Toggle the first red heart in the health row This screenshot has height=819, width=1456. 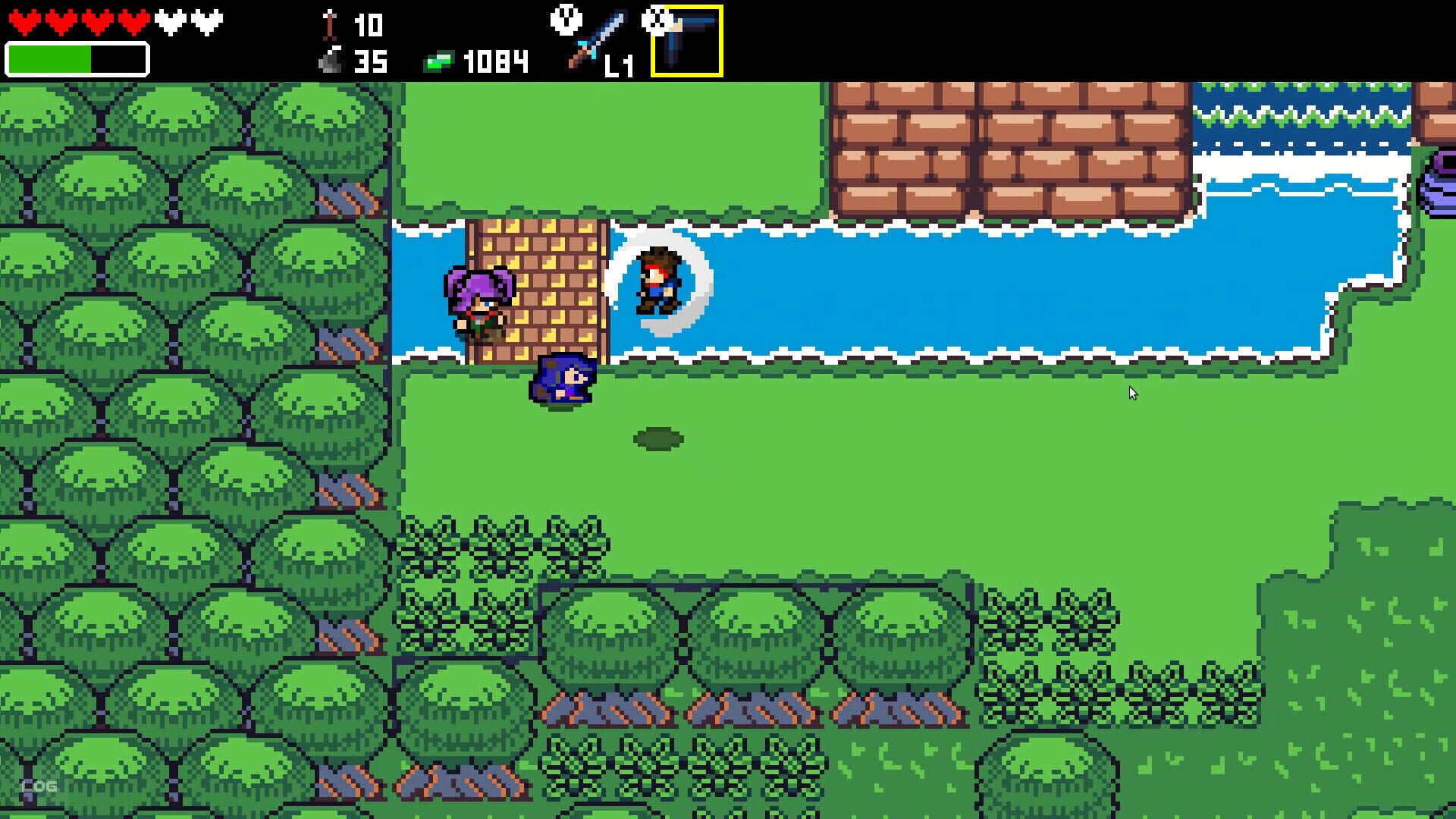click(x=25, y=22)
